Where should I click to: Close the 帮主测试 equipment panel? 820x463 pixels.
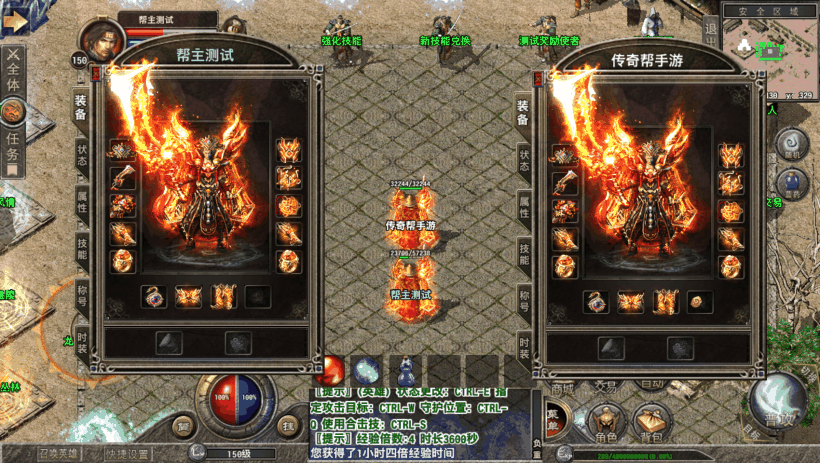click(95, 74)
